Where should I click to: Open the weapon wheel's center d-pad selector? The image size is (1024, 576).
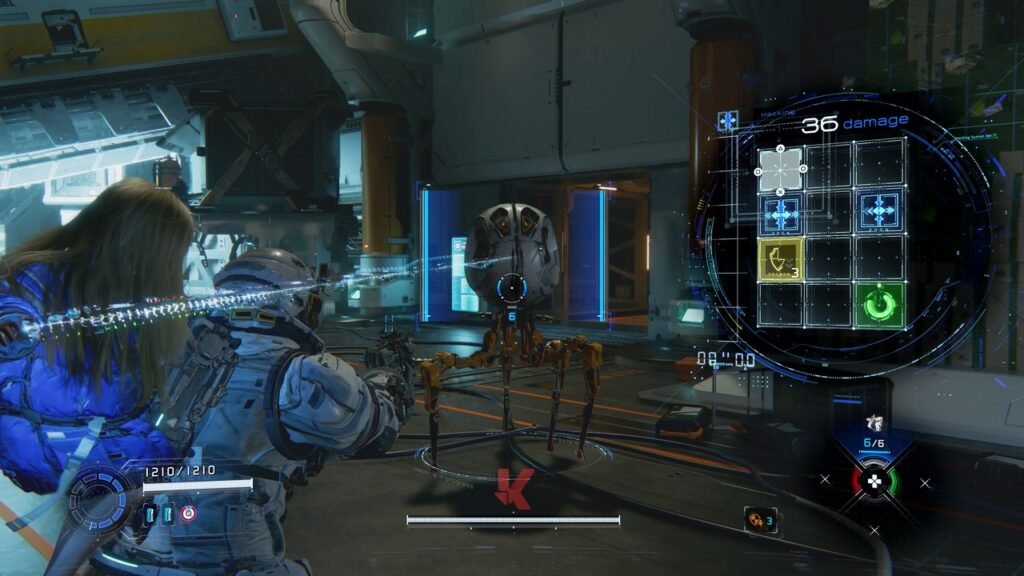coord(874,481)
